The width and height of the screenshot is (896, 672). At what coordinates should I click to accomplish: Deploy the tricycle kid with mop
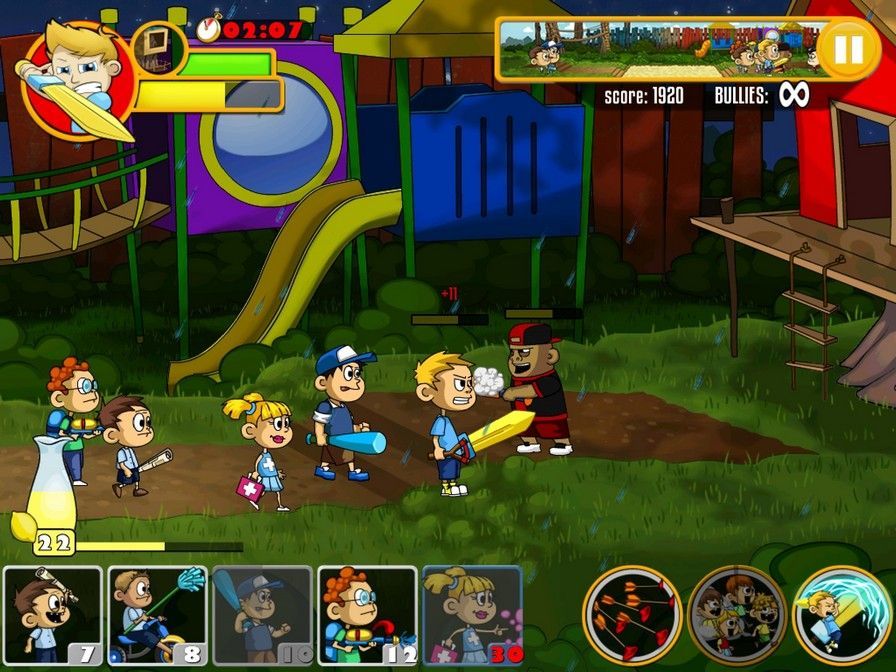tap(158, 615)
